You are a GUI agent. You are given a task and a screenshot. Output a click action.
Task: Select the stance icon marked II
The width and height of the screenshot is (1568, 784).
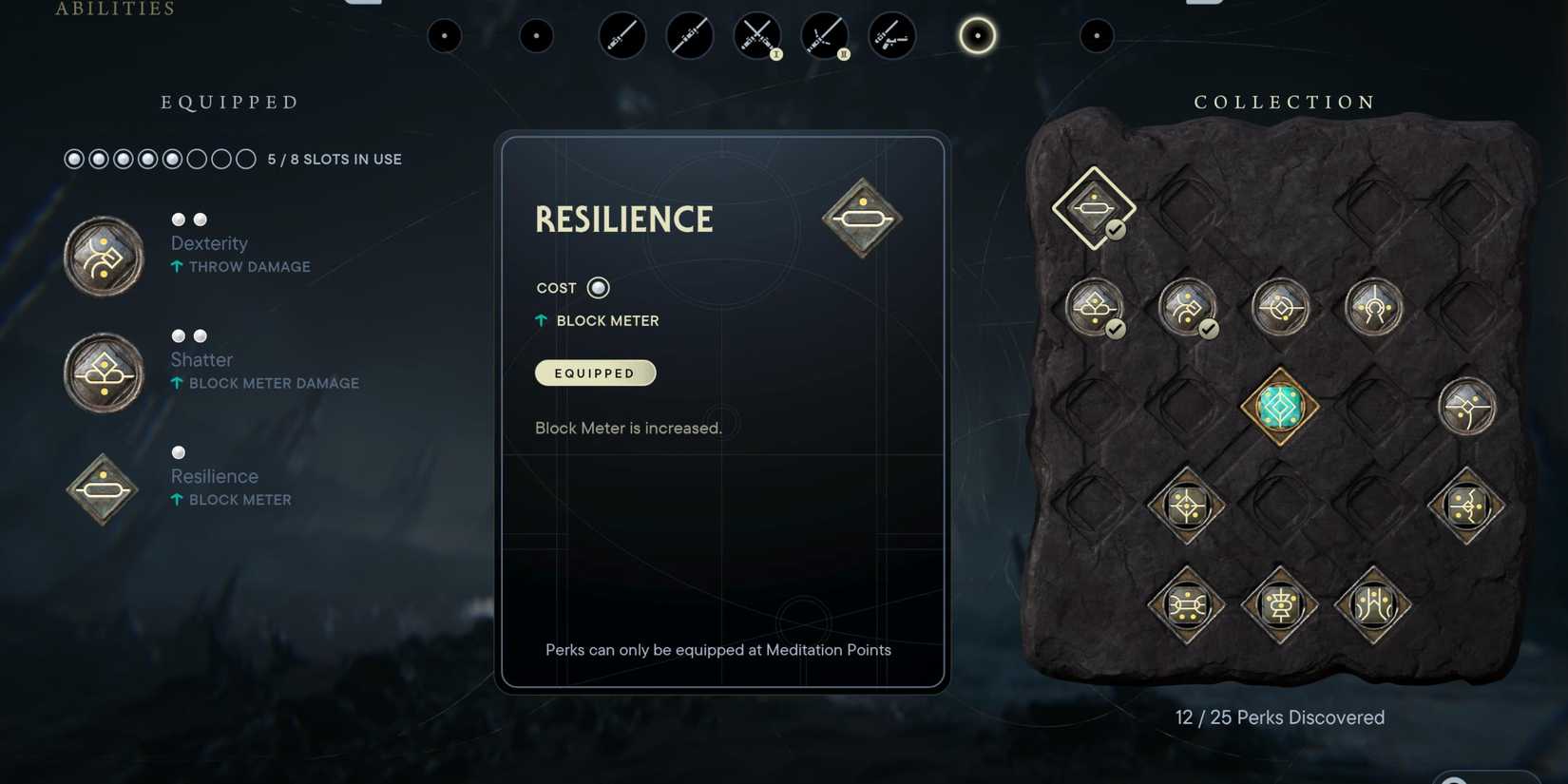pyautogui.click(x=825, y=35)
